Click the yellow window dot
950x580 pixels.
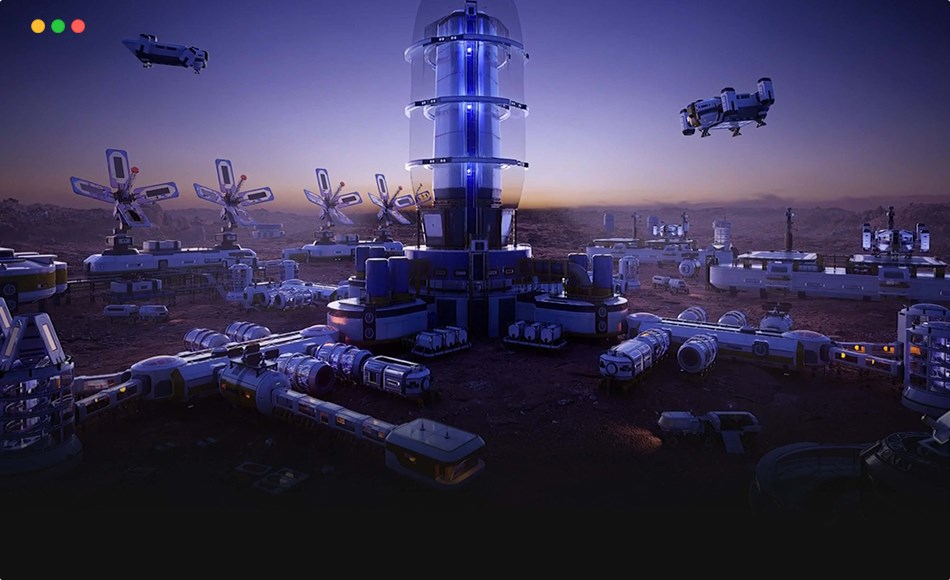click(38, 26)
